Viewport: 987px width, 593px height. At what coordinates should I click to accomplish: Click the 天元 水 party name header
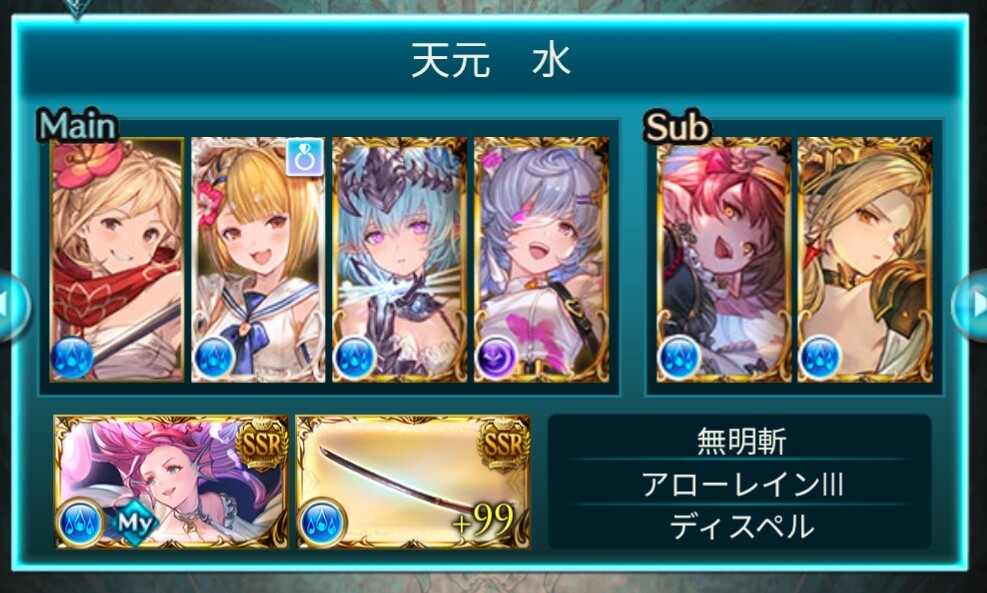(490, 62)
